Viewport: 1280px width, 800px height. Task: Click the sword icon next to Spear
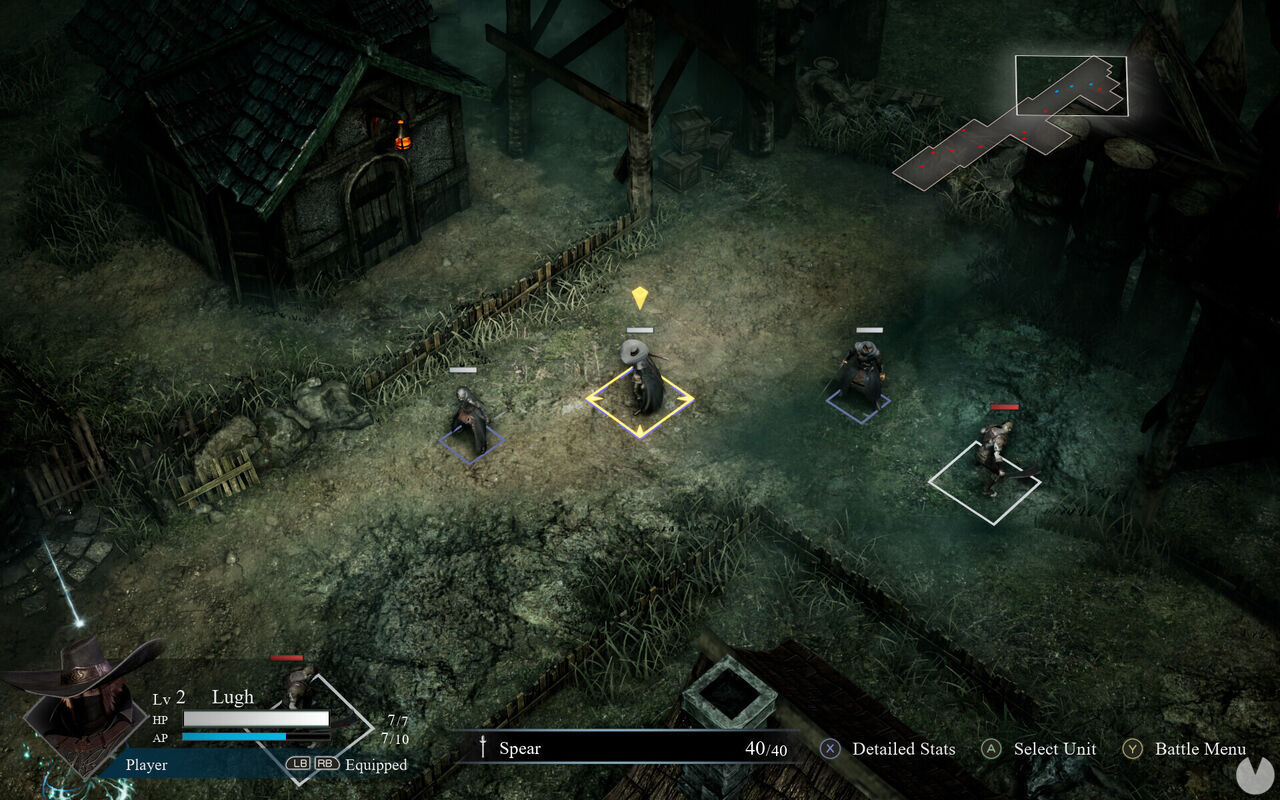tap(483, 748)
